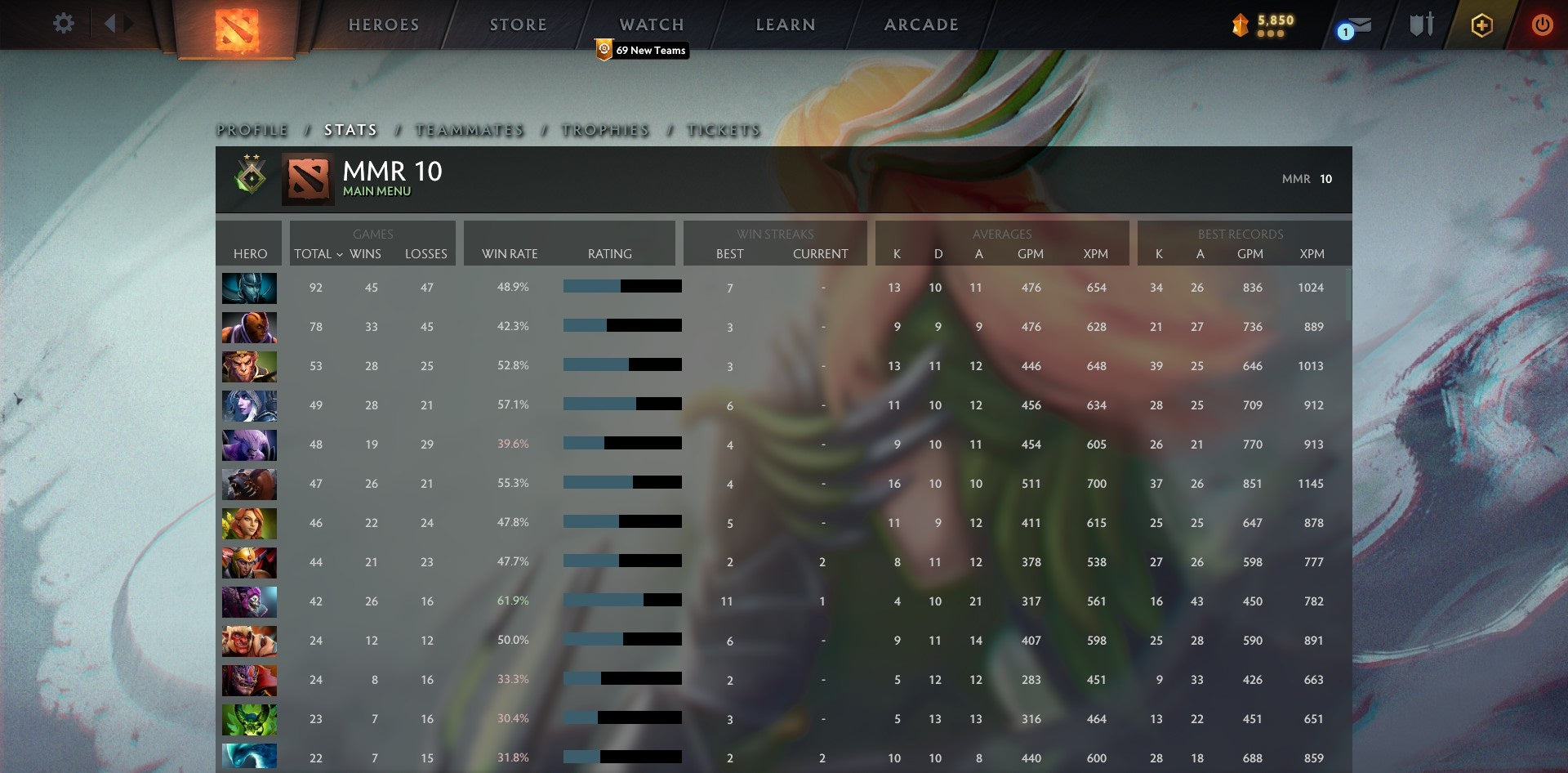Open the Dota 2 settings gear
This screenshot has width=1568, height=773.
63,24
